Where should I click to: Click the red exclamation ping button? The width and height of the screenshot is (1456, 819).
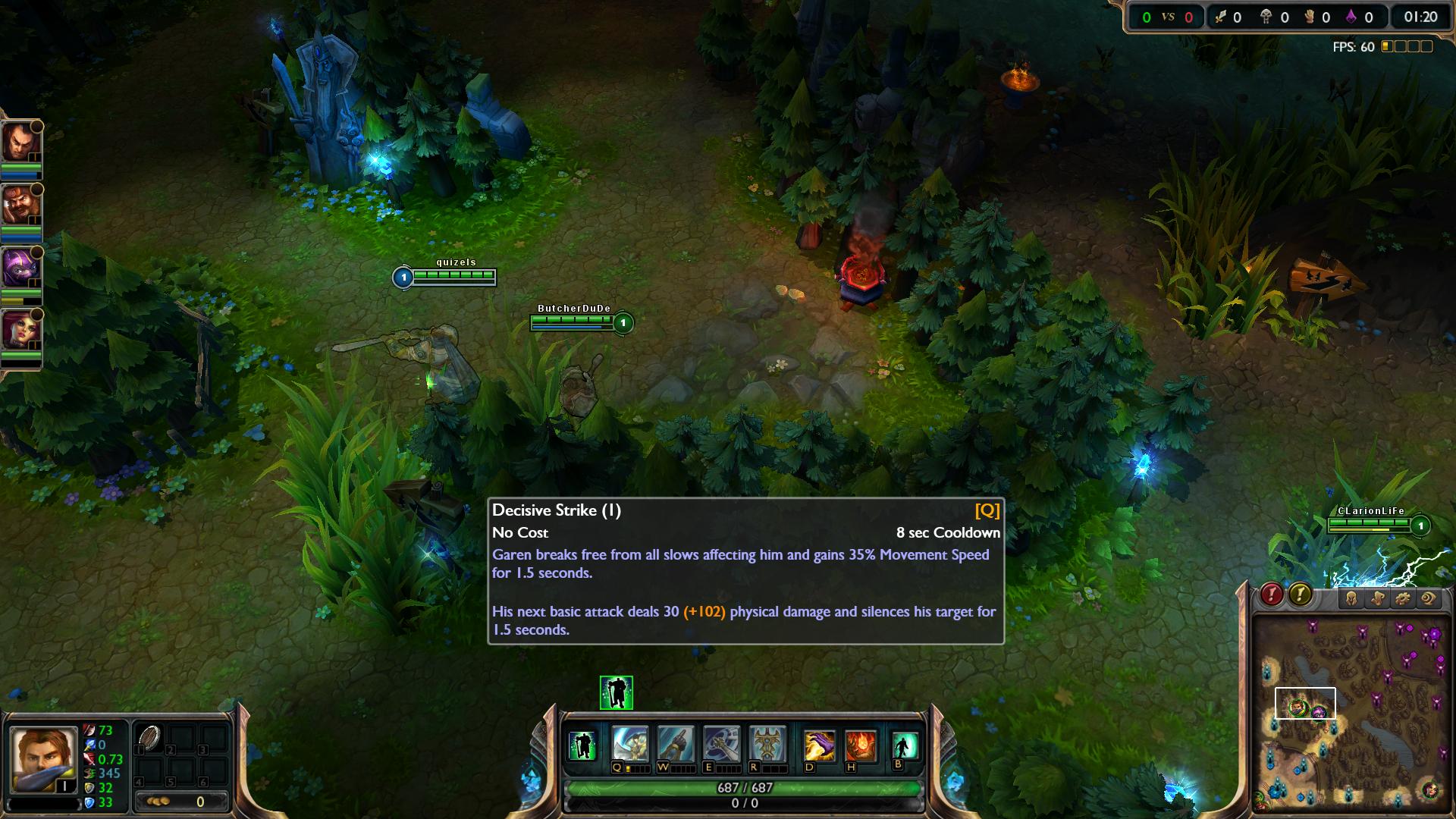pyautogui.click(x=1272, y=595)
